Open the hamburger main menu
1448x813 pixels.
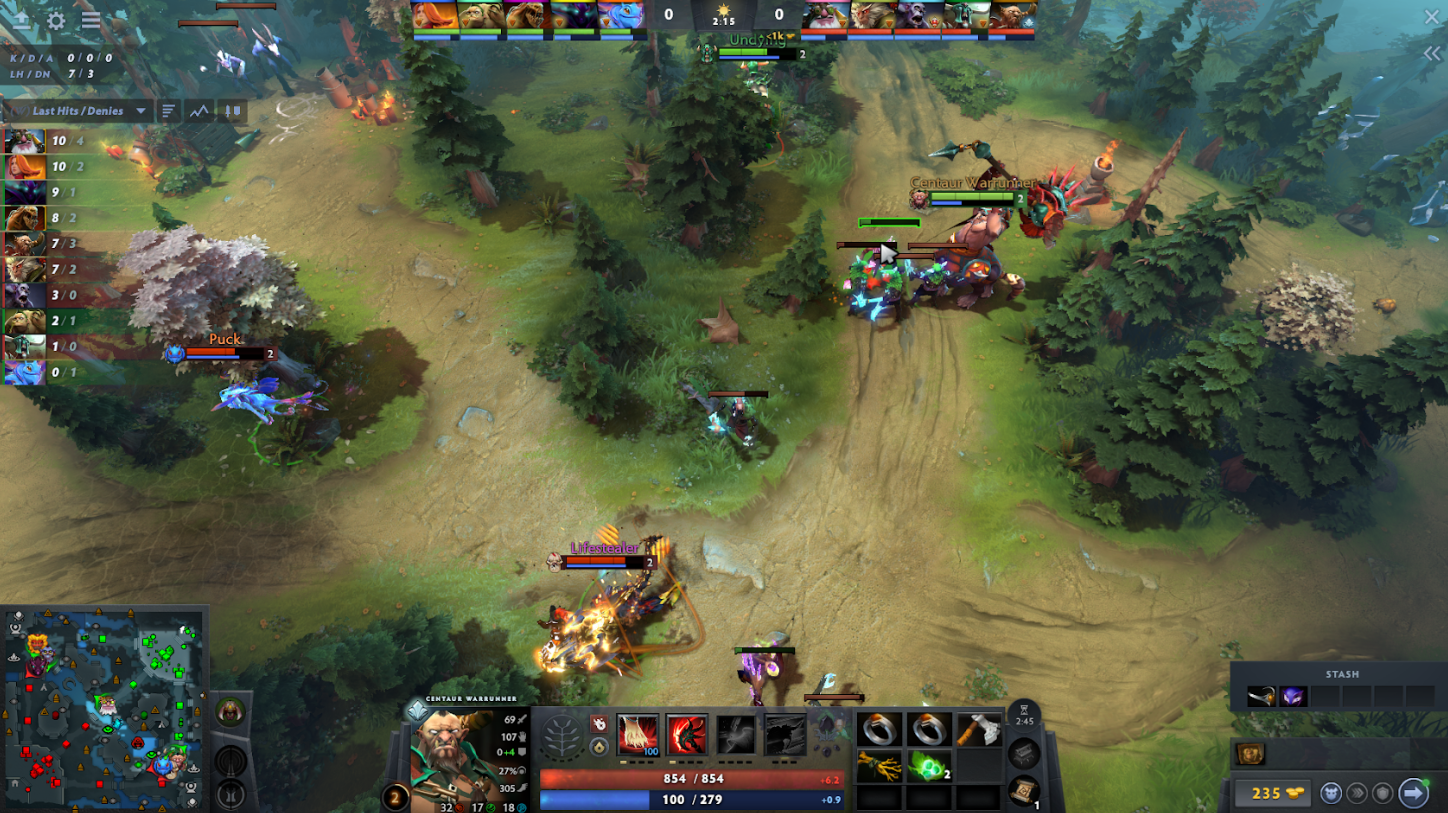tap(91, 20)
